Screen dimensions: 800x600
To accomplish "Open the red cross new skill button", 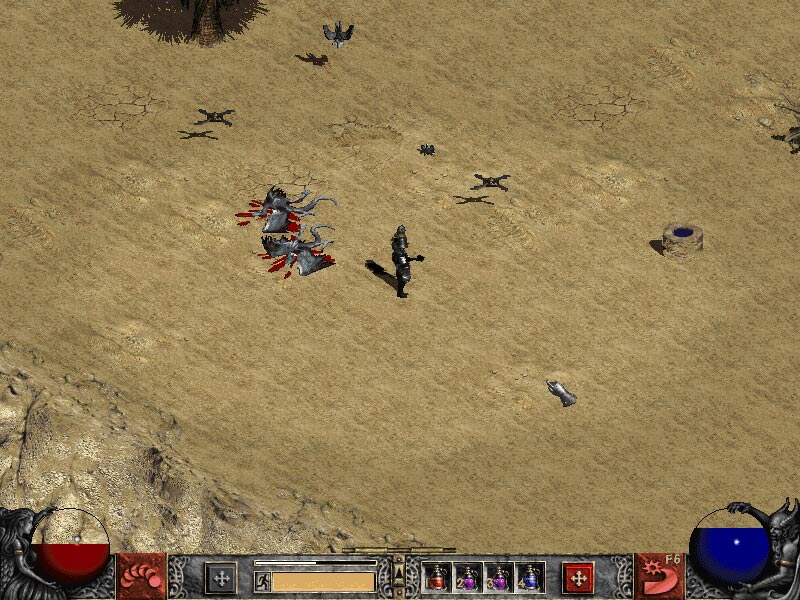I will click(578, 577).
